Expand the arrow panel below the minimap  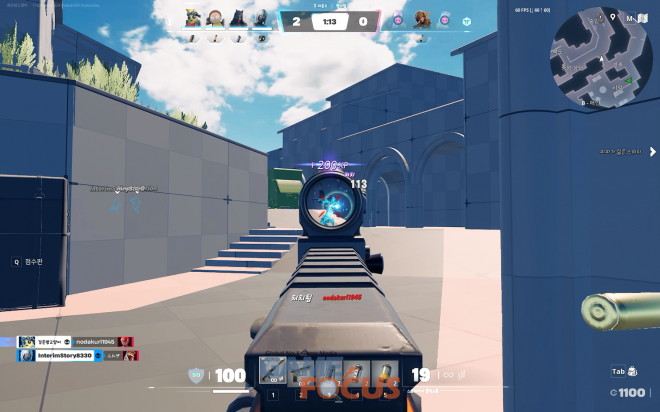pos(652,152)
